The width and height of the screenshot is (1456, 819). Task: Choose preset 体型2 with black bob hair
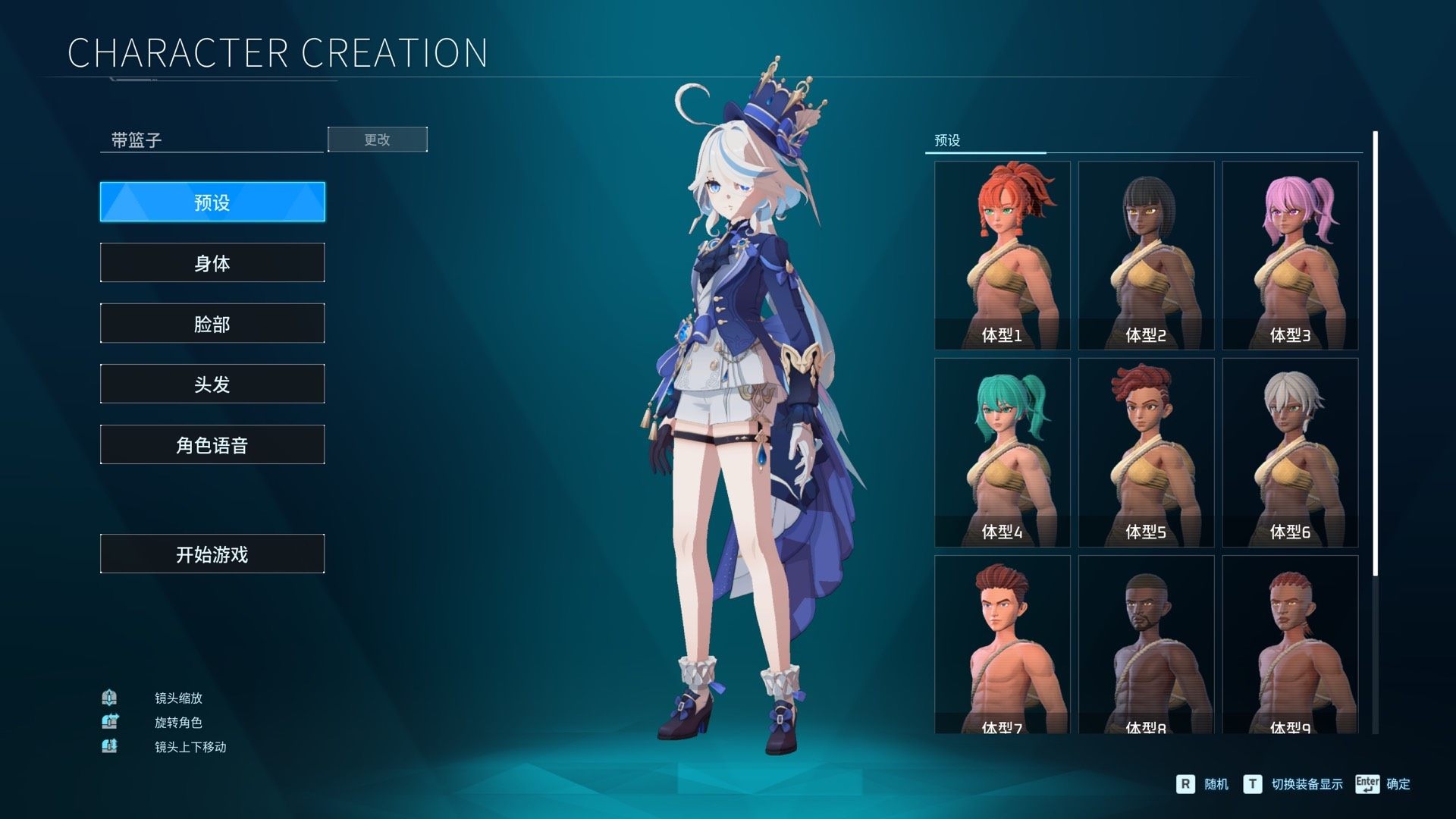point(1146,255)
